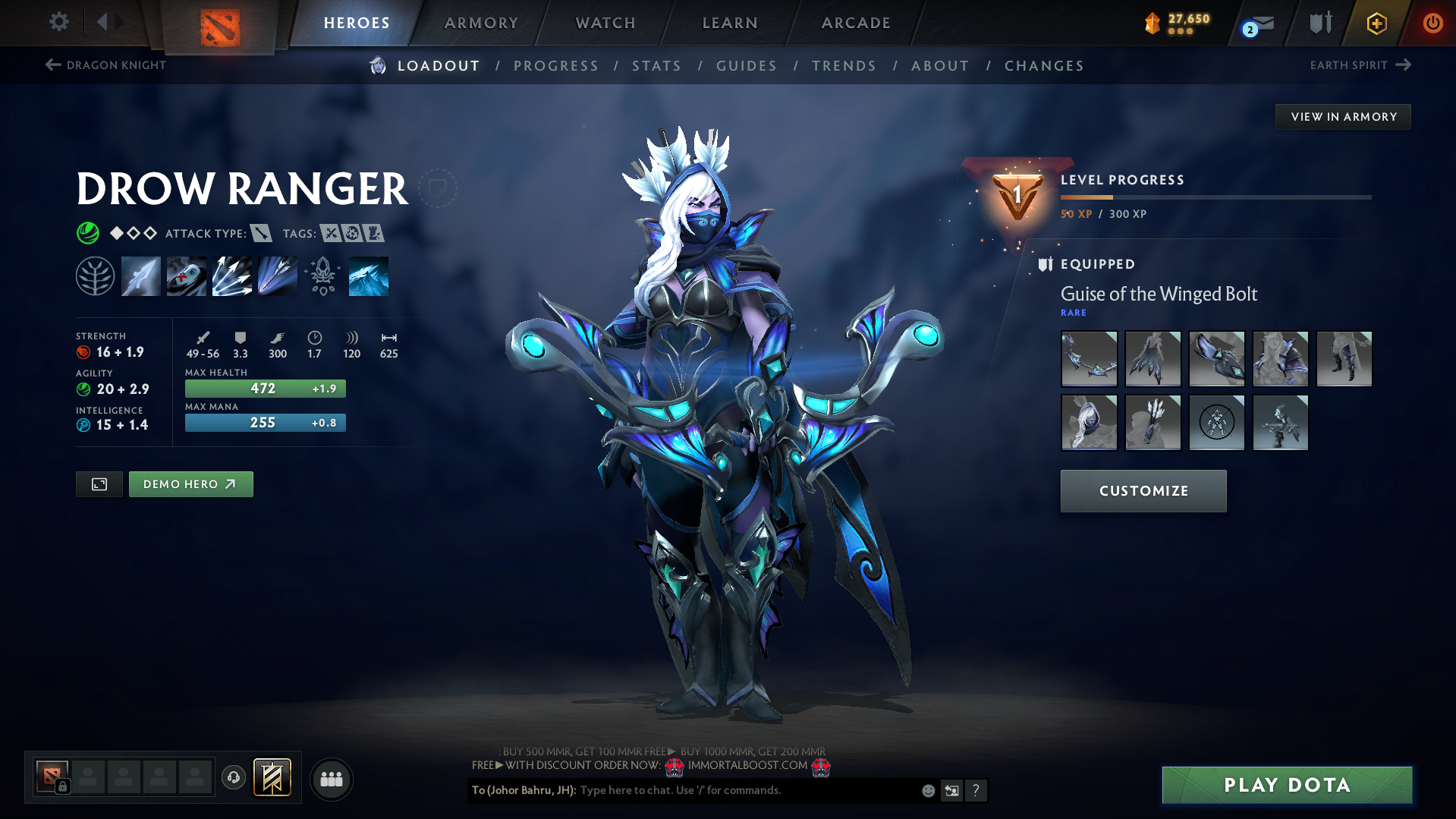Quit the game with power button
Viewport: 1456px width, 819px height.
pyautogui.click(x=1432, y=23)
